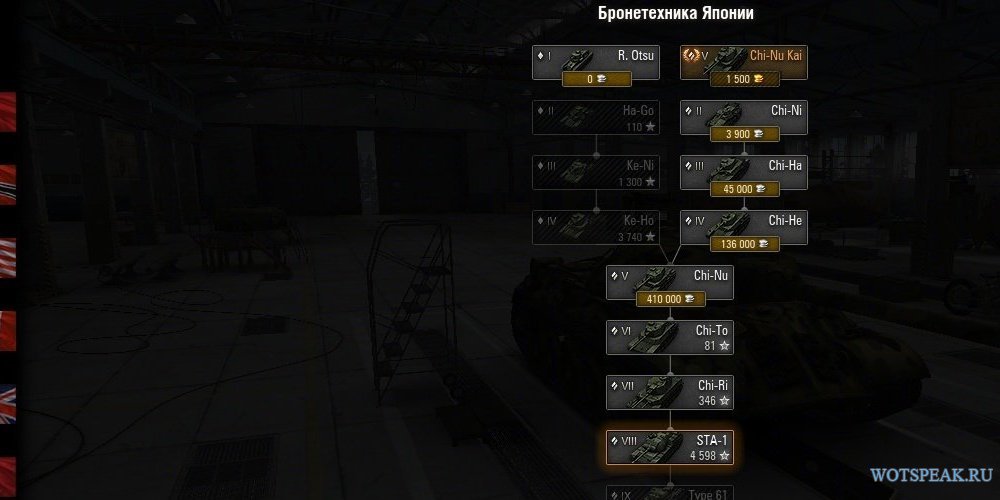Click the highlighted STA-1 tank node

pyautogui.click(x=670, y=446)
